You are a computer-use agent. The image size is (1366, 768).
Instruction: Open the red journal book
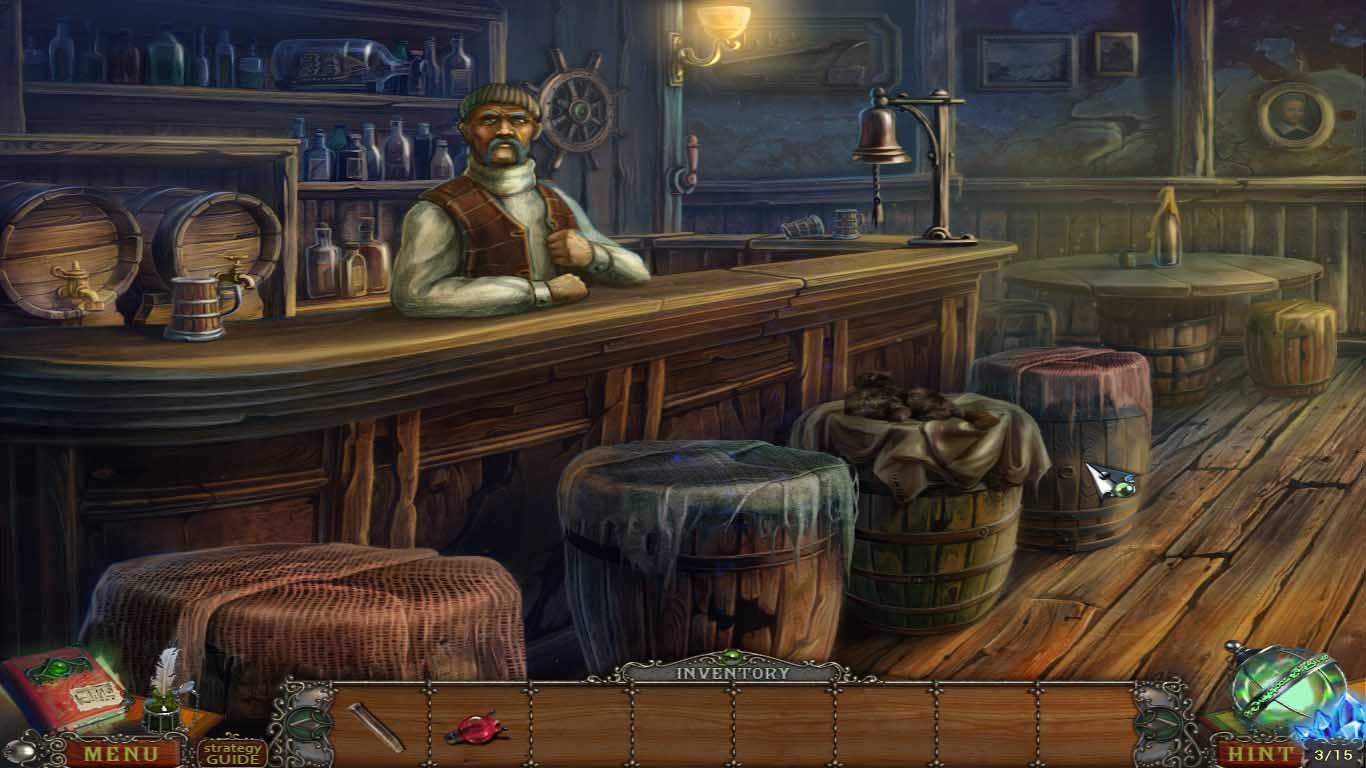point(63,688)
